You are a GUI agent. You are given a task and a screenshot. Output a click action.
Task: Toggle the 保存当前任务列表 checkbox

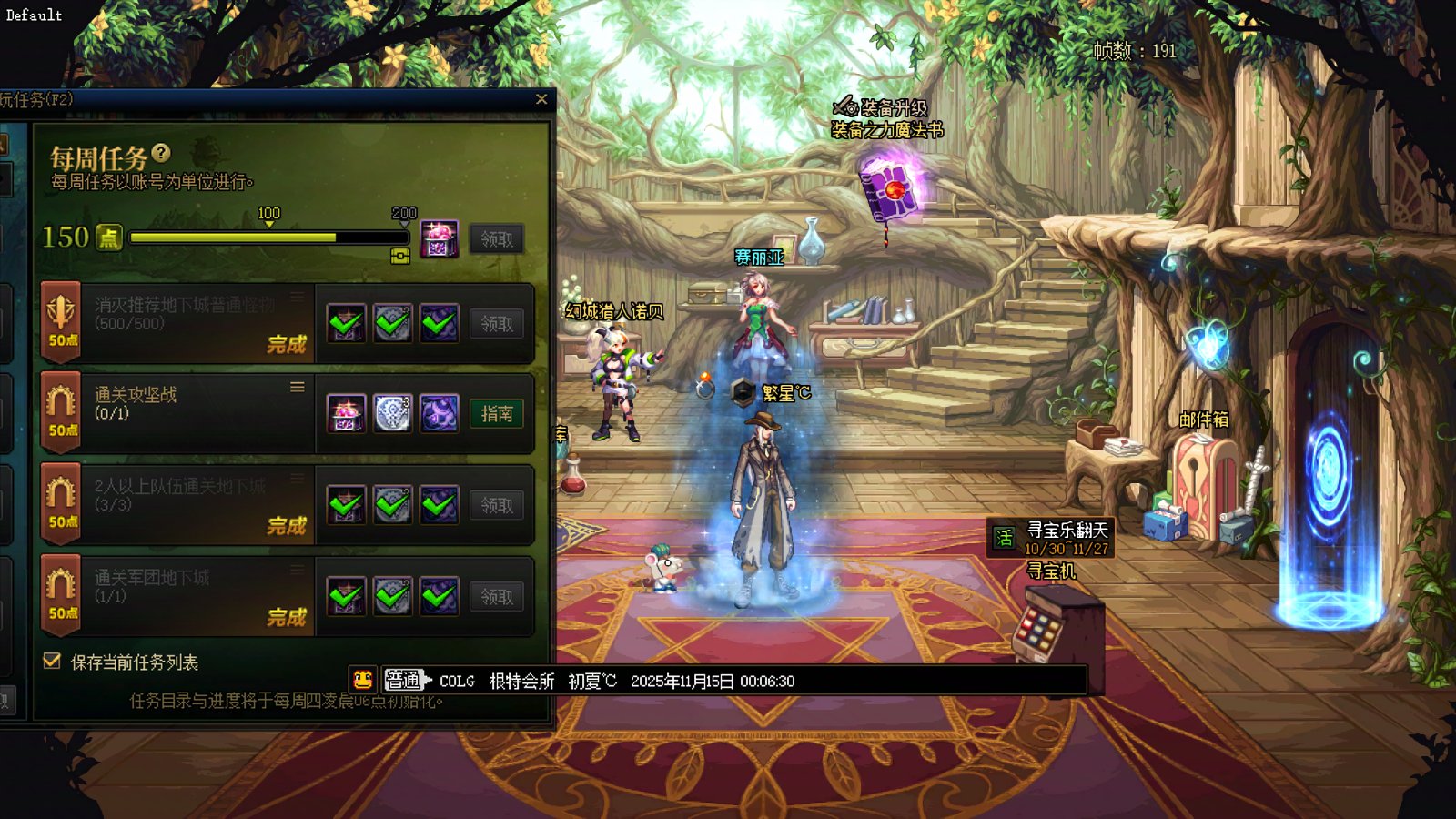[53, 662]
